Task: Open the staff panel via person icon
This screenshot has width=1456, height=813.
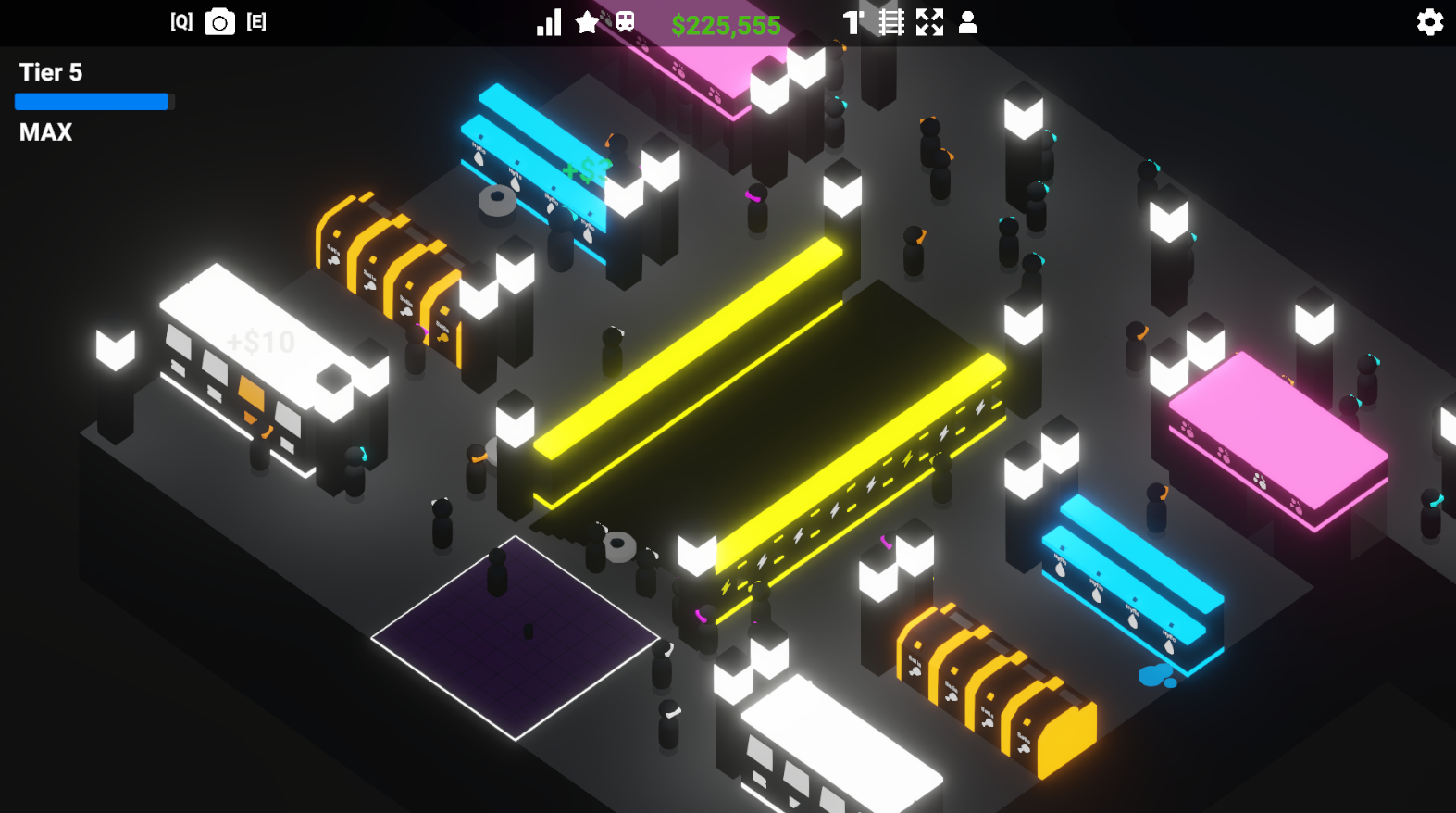Action: (x=968, y=21)
